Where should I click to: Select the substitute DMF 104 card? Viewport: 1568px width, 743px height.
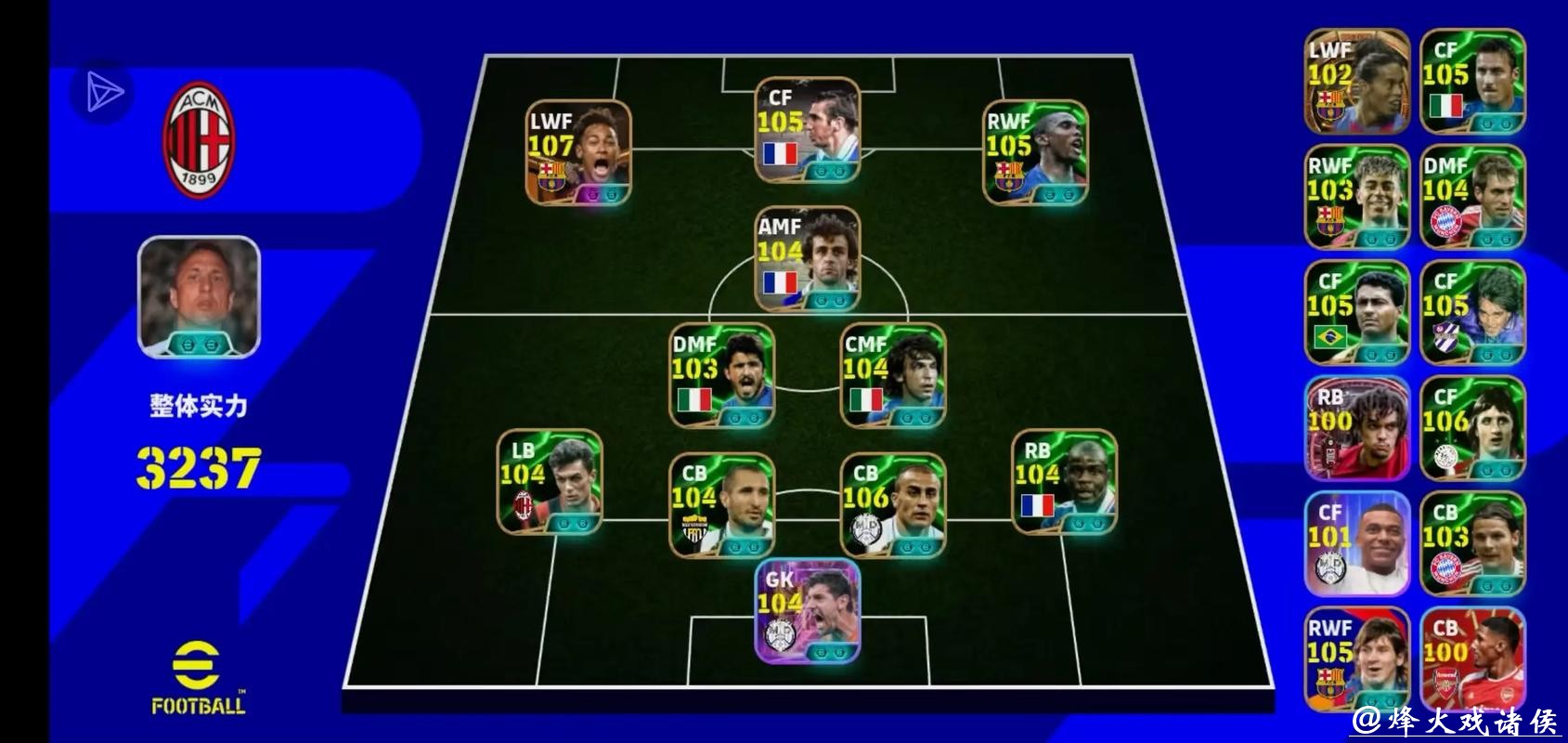pyautogui.click(x=1472, y=197)
